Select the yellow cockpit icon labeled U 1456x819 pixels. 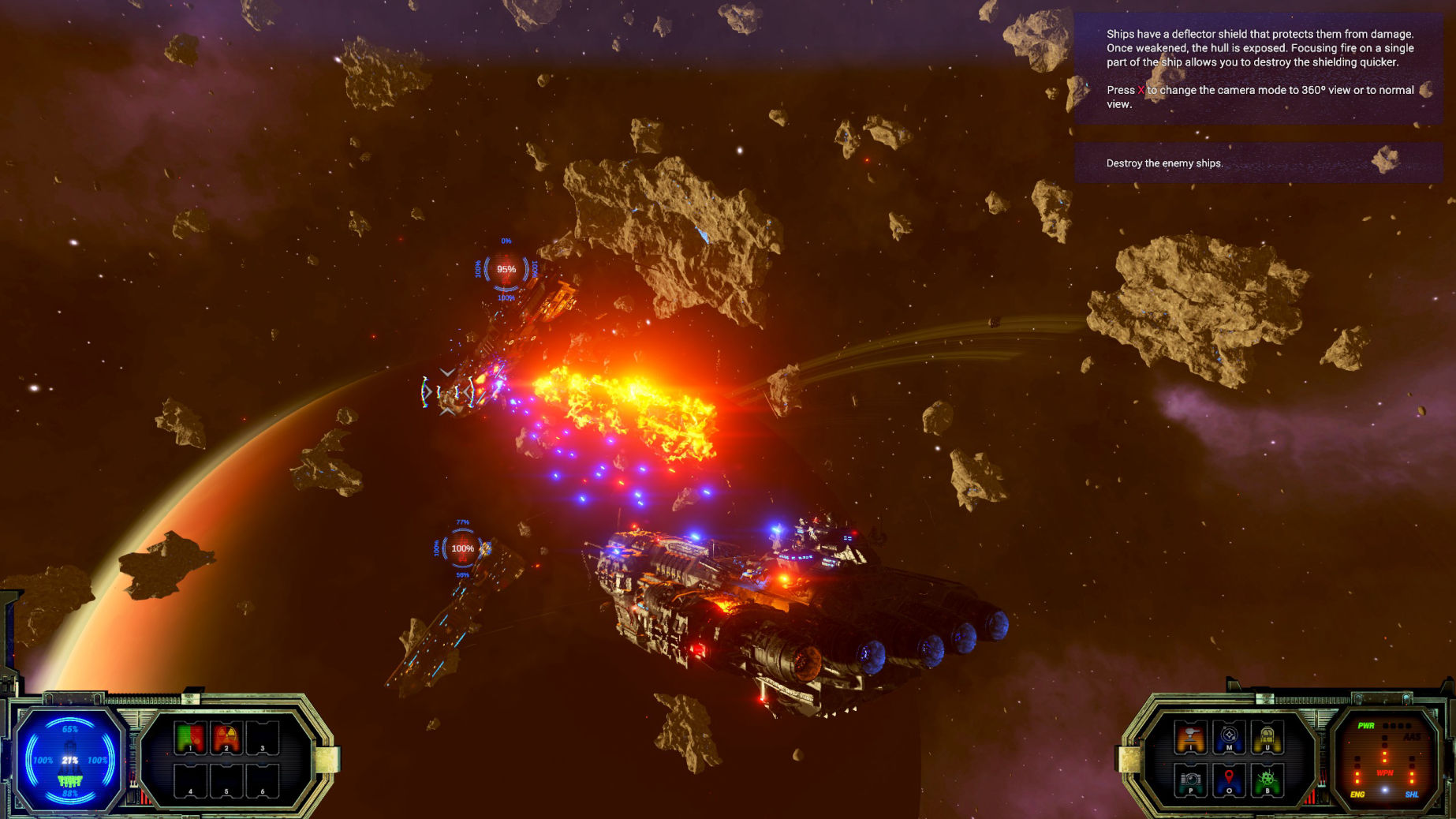[x=1267, y=739]
